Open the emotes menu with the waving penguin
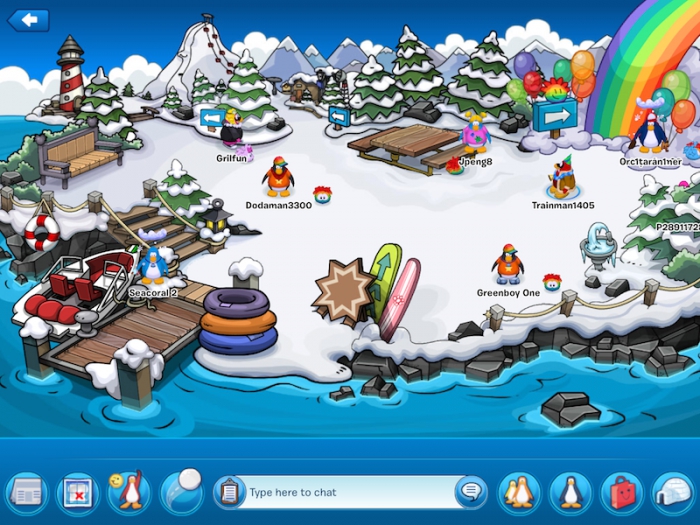Viewport: 700px width, 525px height. pos(129,492)
